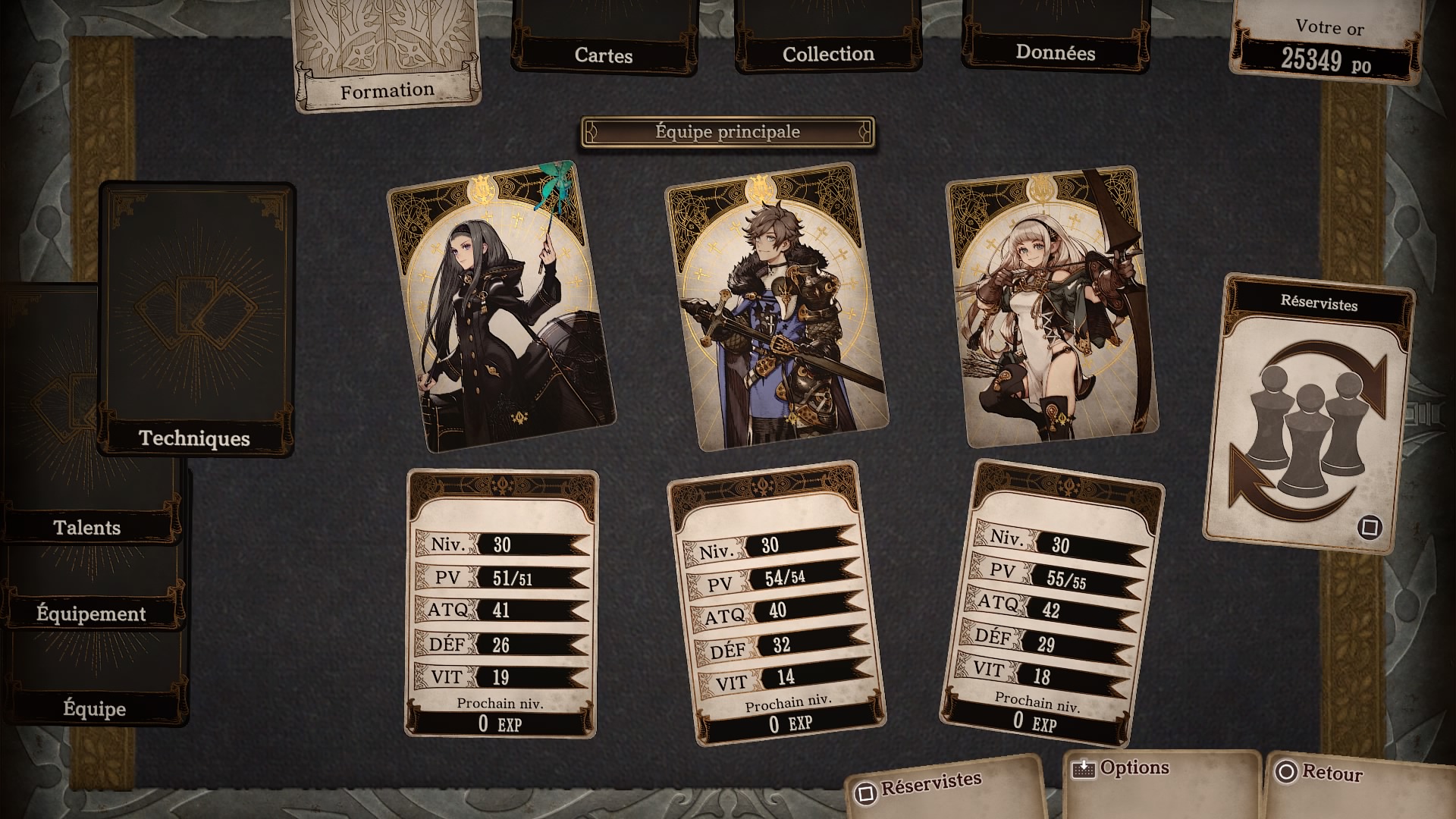View the mage's level 30 stat card
Viewport: 1456px width, 819px height.
(x=500, y=604)
